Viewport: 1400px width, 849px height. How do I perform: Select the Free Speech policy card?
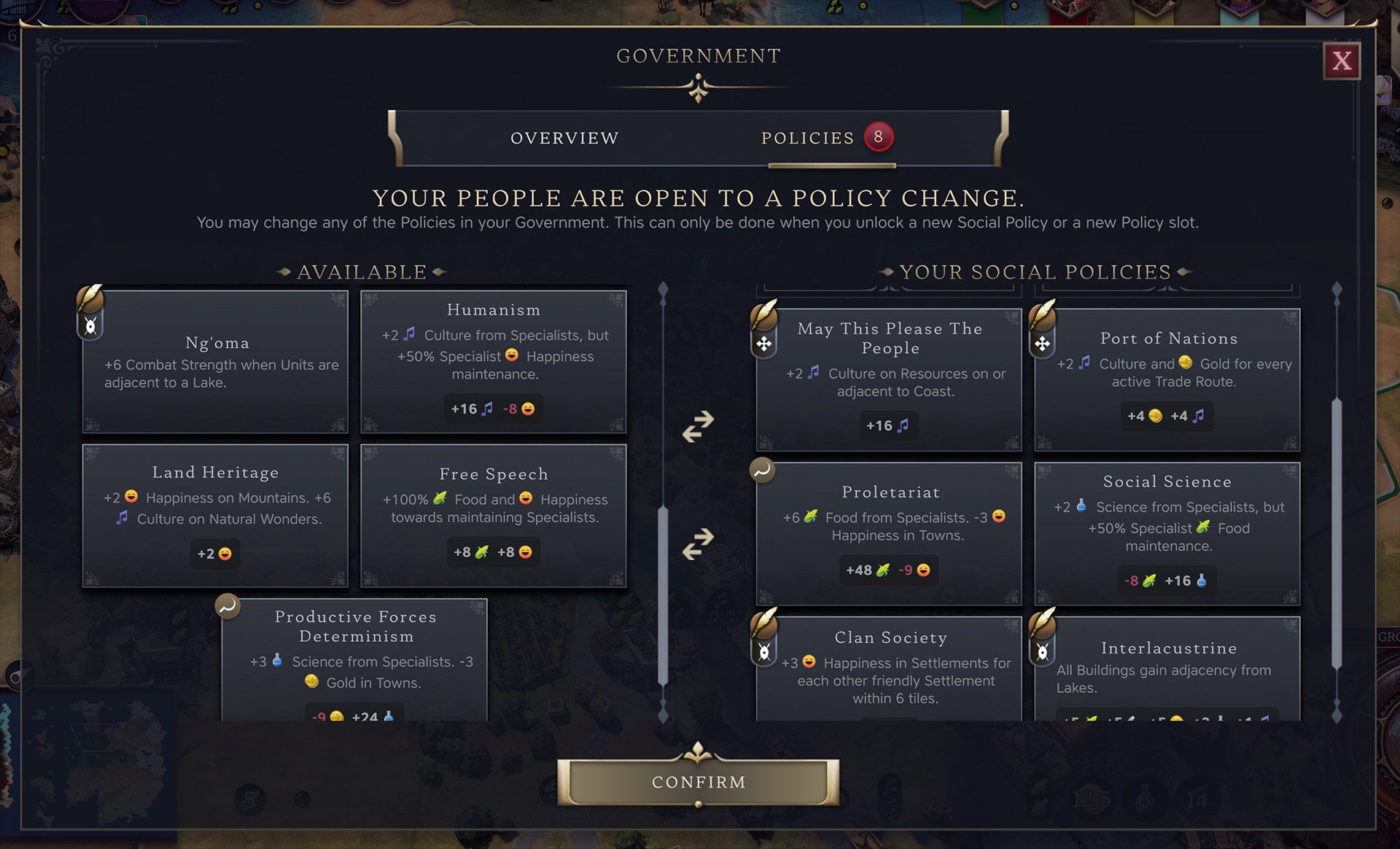[494, 515]
